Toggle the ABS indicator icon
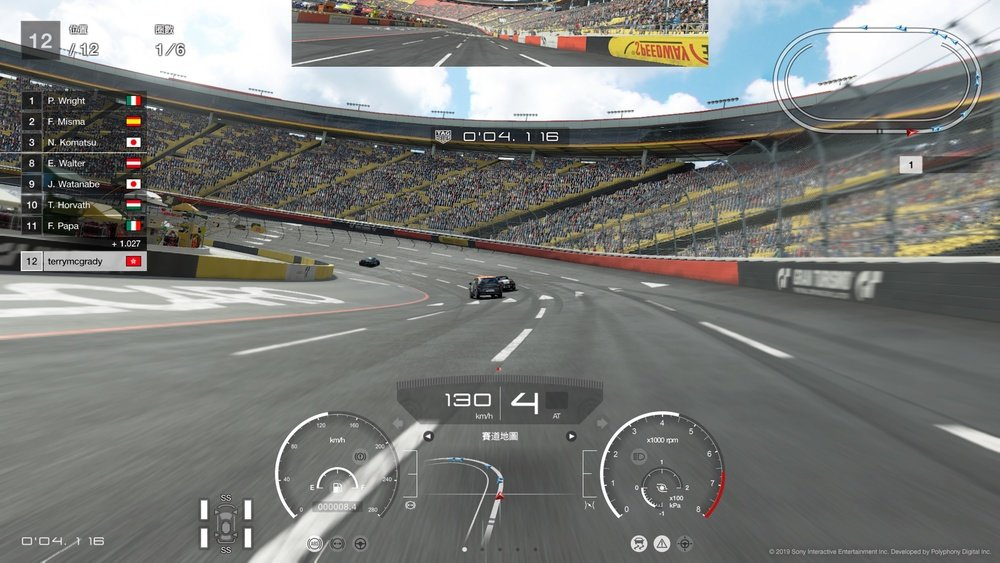This screenshot has width=1000, height=563. 316,543
